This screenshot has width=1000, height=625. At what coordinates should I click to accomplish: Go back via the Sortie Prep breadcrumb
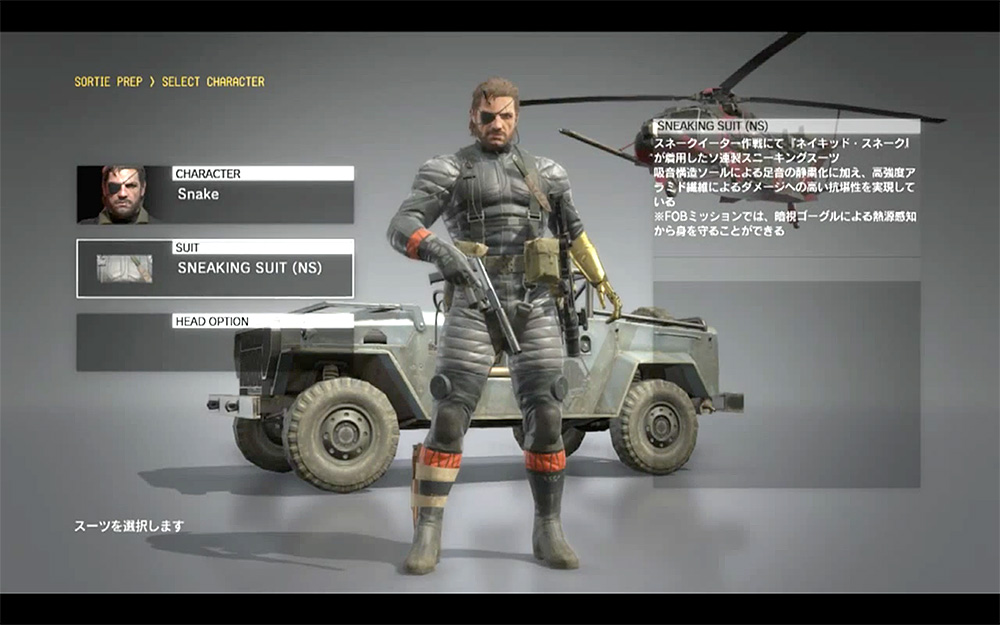pos(108,82)
